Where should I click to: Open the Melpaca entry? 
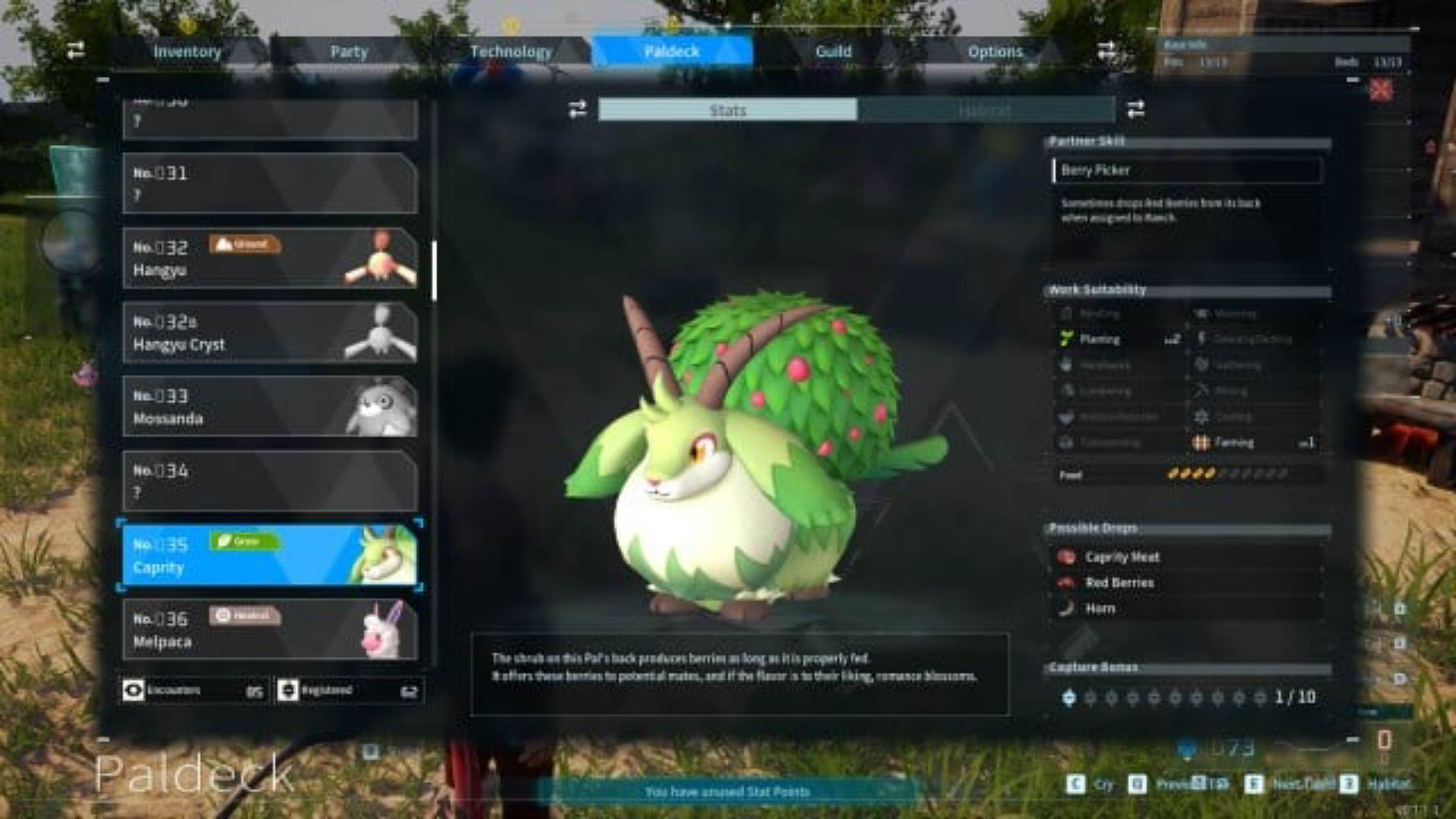point(270,630)
